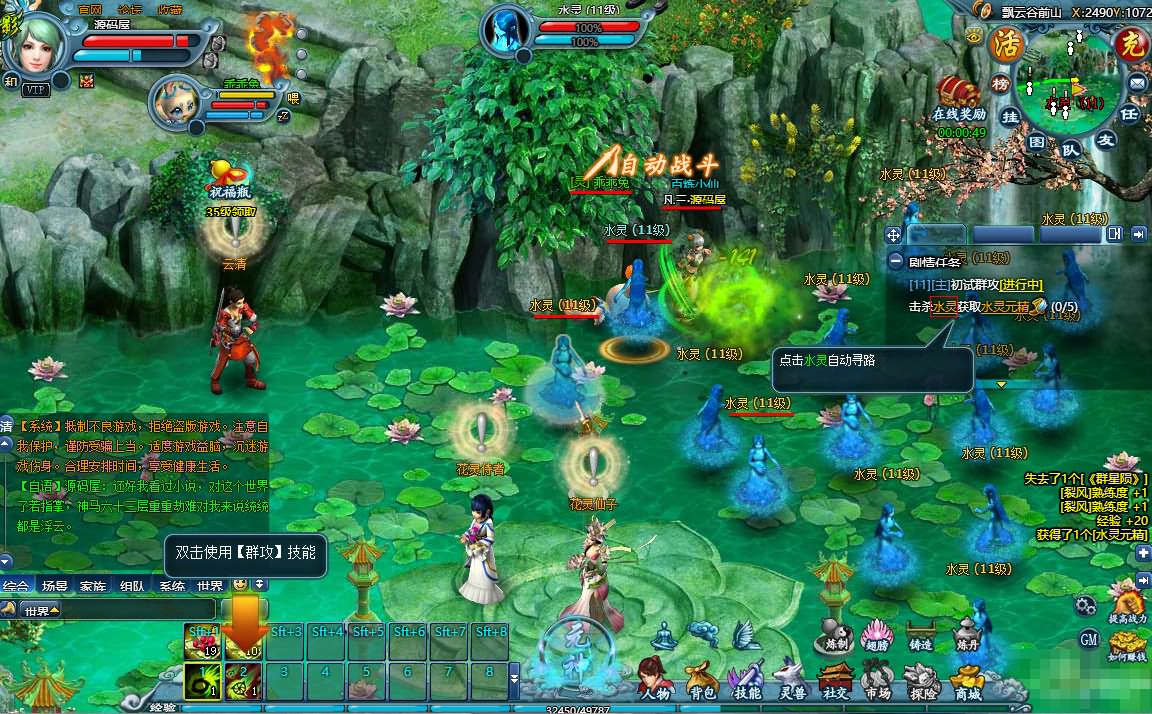1152x714 pixels.
Task: Open the 背包 backpack
Action: click(x=702, y=680)
